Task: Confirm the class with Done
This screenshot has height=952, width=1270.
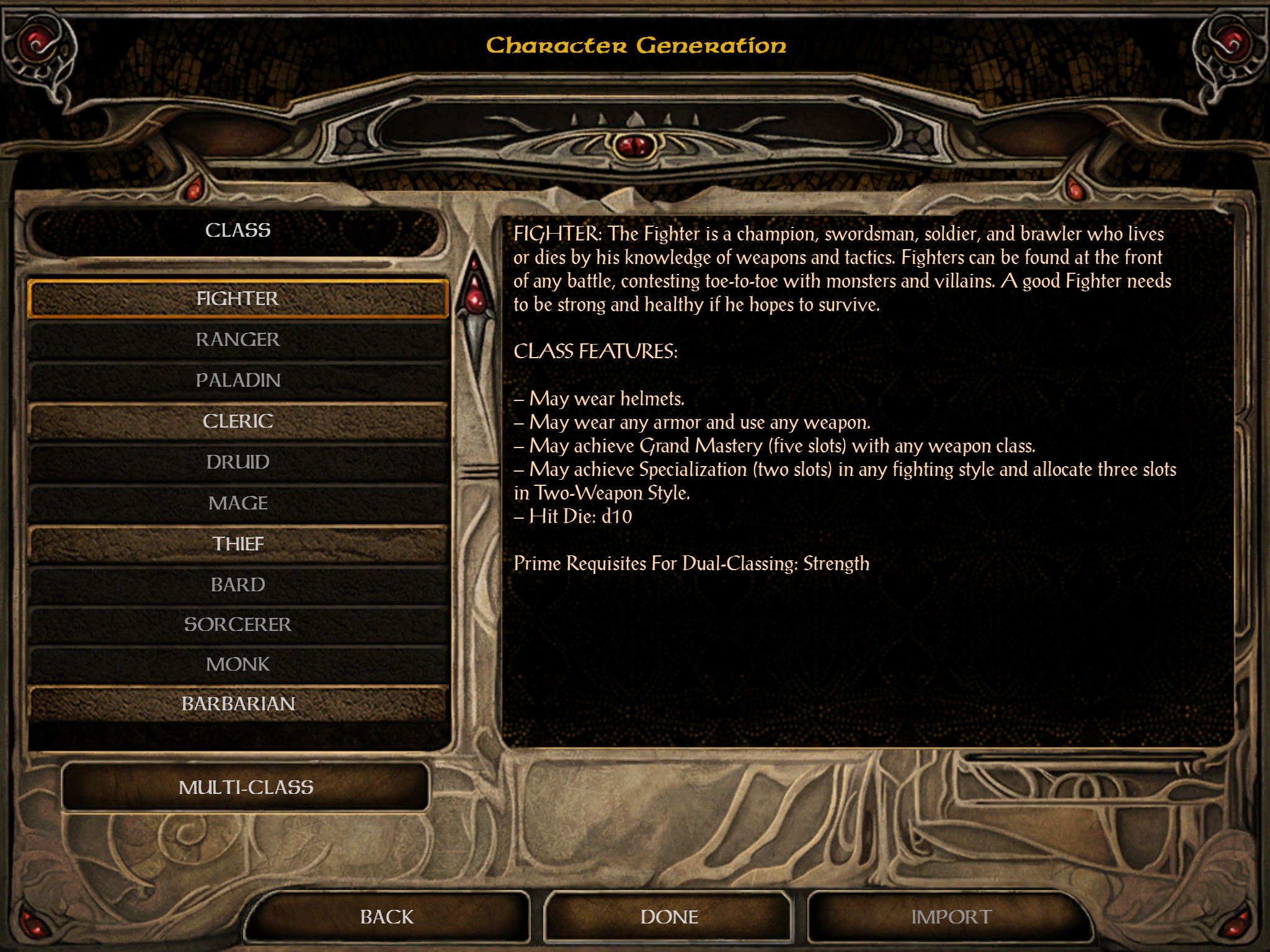Action: 668,917
